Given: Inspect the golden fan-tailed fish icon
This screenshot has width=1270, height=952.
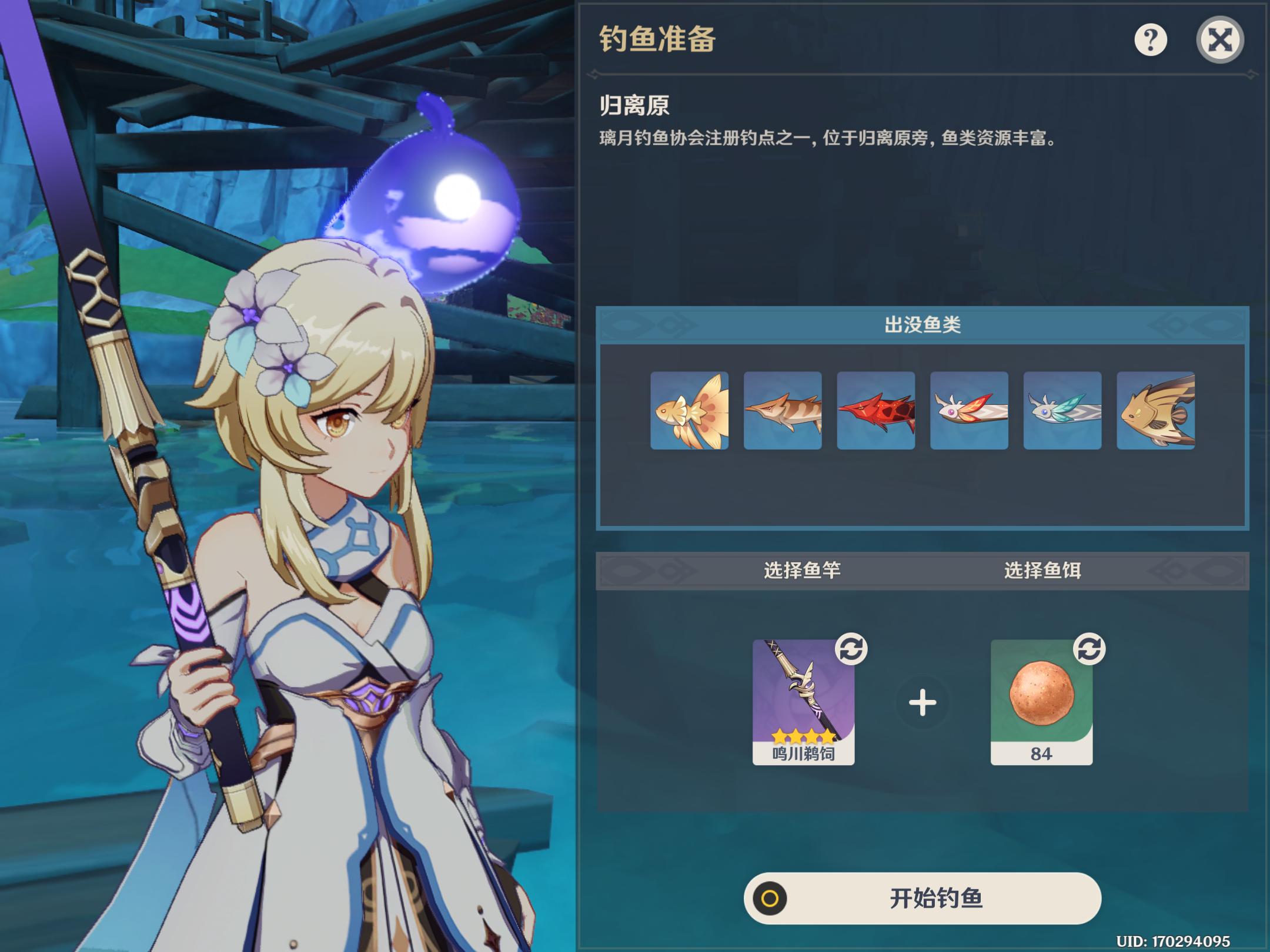Looking at the screenshot, I should tap(689, 411).
